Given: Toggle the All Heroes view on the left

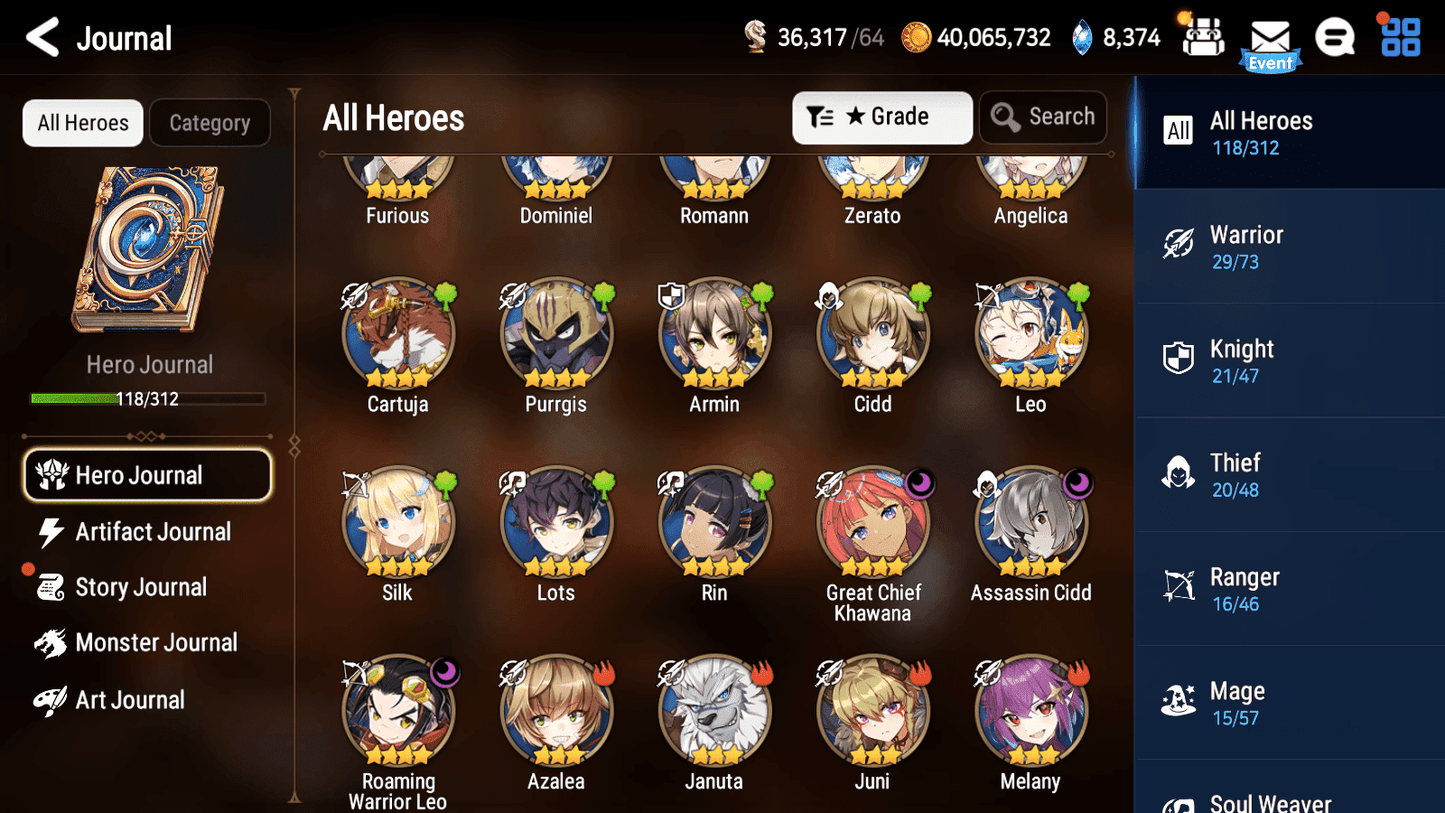Looking at the screenshot, I should click(x=82, y=122).
